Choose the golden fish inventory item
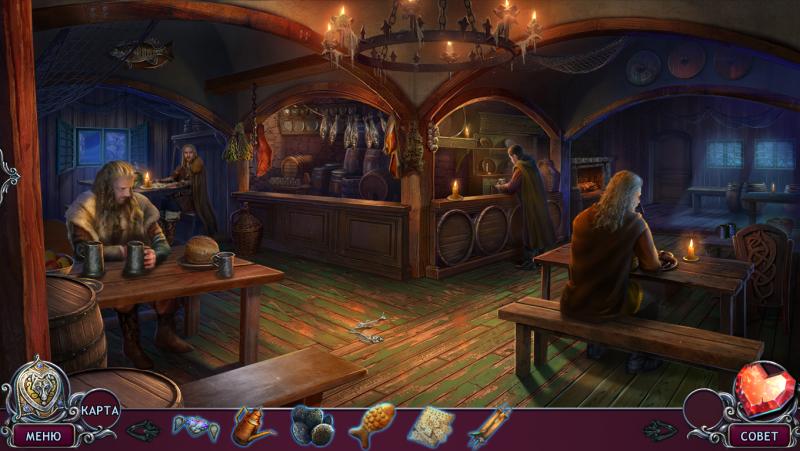The height and width of the screenshot is (451, 800). coord(372,425)
